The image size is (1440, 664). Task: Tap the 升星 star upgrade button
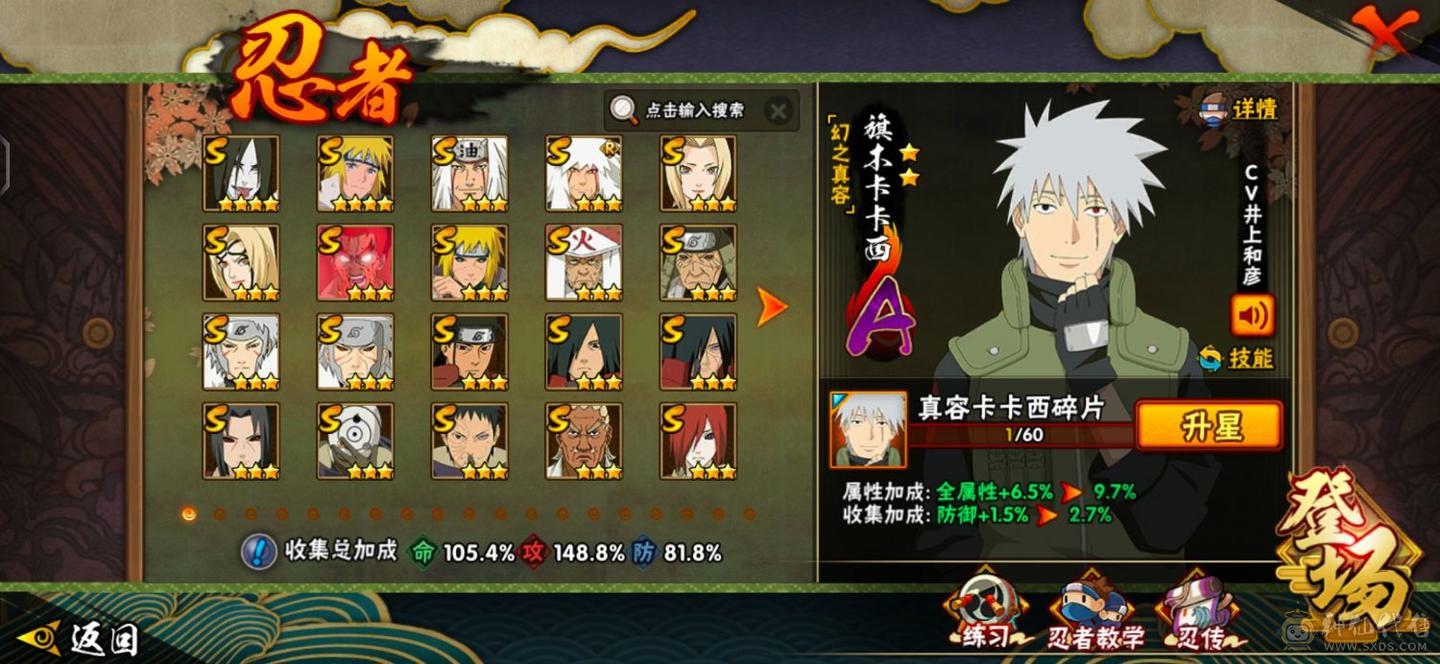coord(1209,427)
